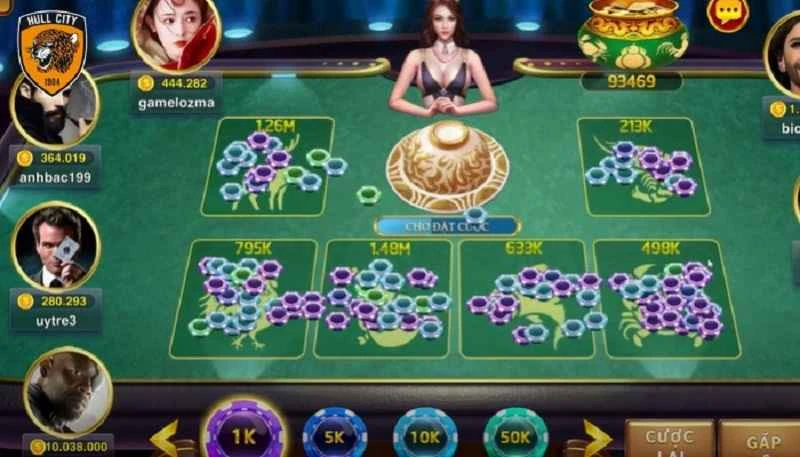
Task: Bet on the tile showing 213K
Action: click(x=643, y=165)
